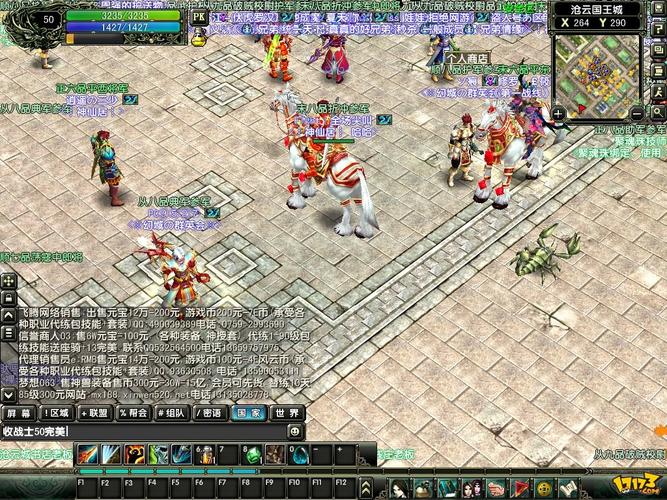Open the 联盟 alliance chat channel
667x500 pixels.
pyautogui.click(x=95, y=412)
